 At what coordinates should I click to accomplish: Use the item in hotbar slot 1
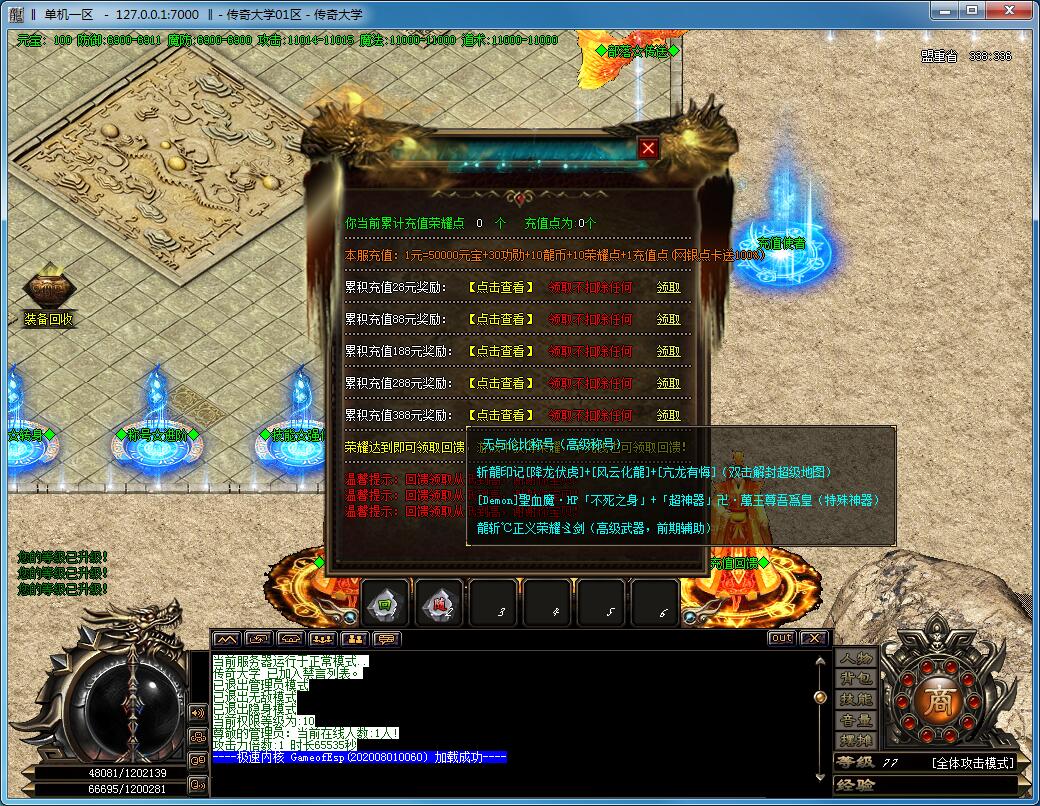(384, 602)
